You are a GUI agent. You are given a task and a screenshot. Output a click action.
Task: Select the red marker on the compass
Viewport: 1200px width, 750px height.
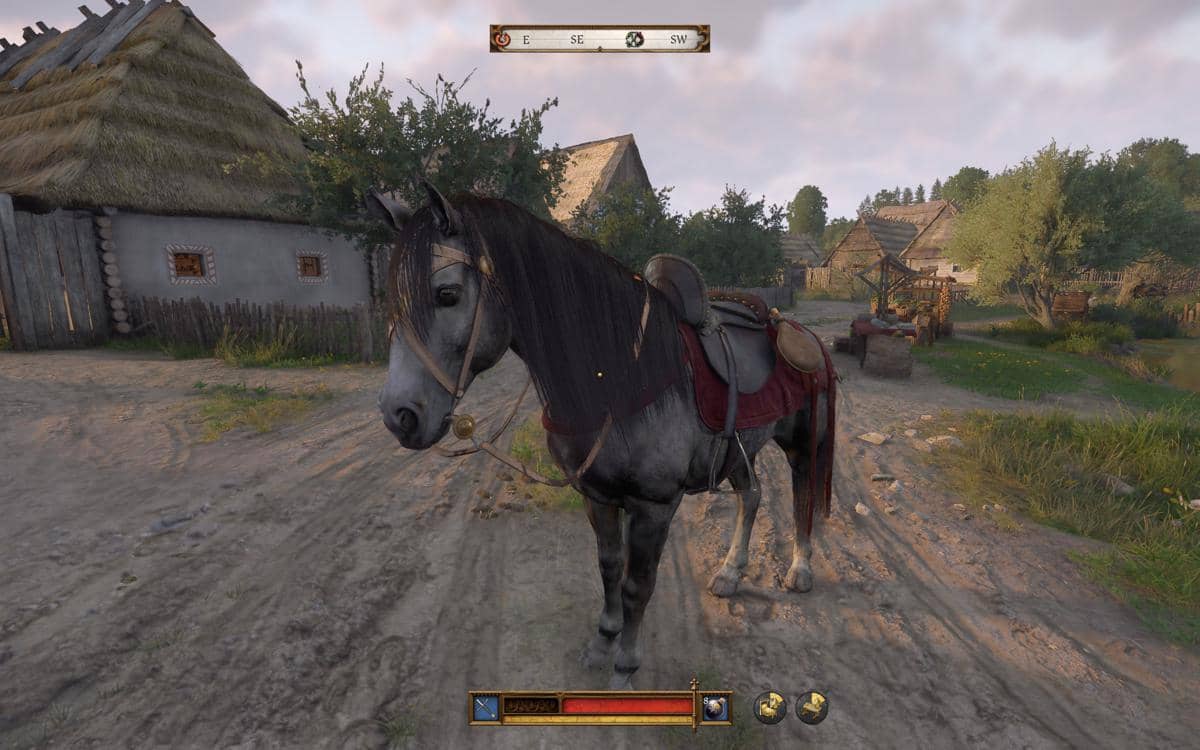coord(501,39)
